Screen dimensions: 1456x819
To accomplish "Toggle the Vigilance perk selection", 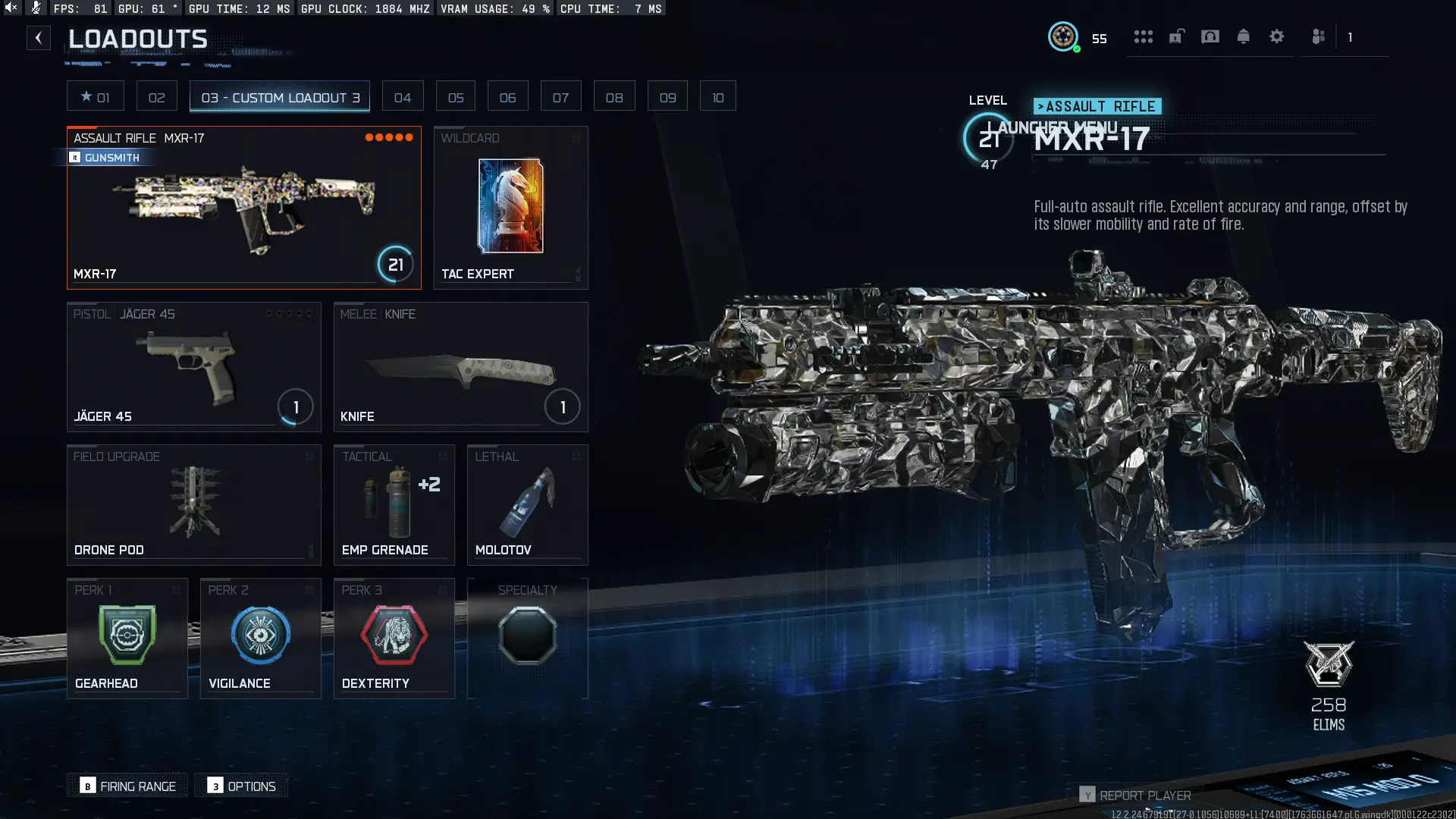I will (260, 637).
